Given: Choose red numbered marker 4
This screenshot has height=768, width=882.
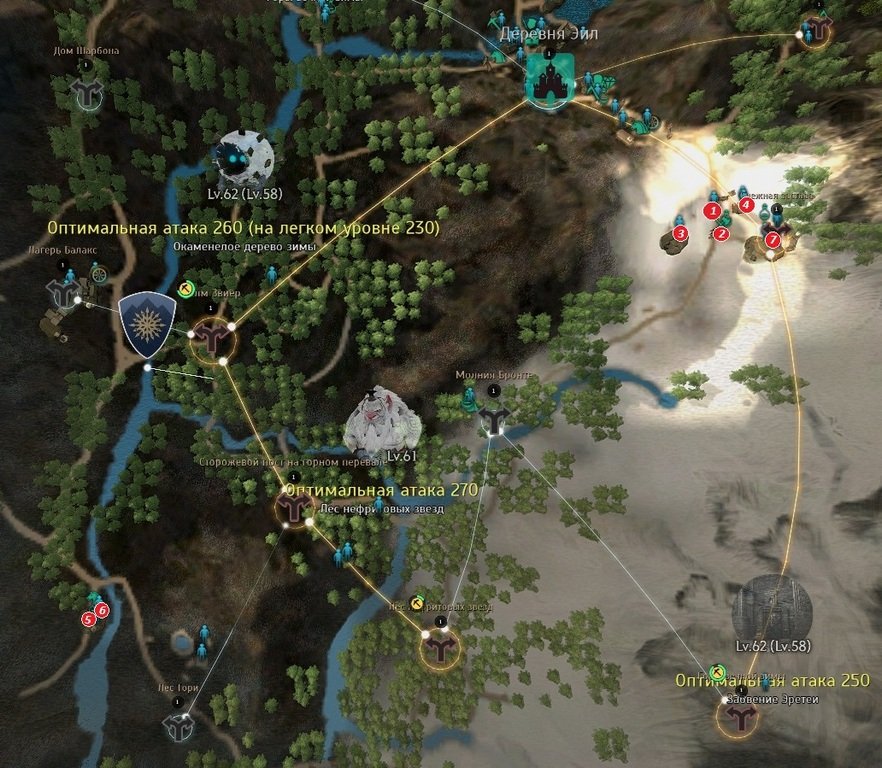Looking at the screenshot, I should [746, 204].
